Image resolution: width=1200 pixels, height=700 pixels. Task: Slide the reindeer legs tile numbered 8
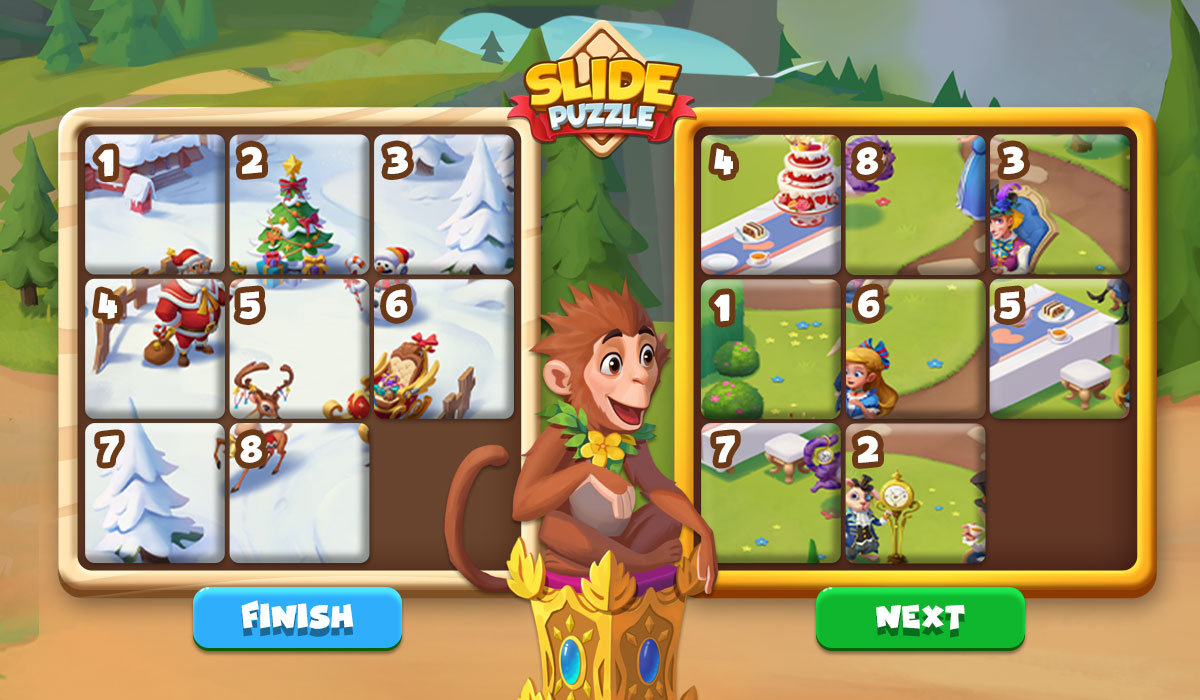click(x=299, y=492)
